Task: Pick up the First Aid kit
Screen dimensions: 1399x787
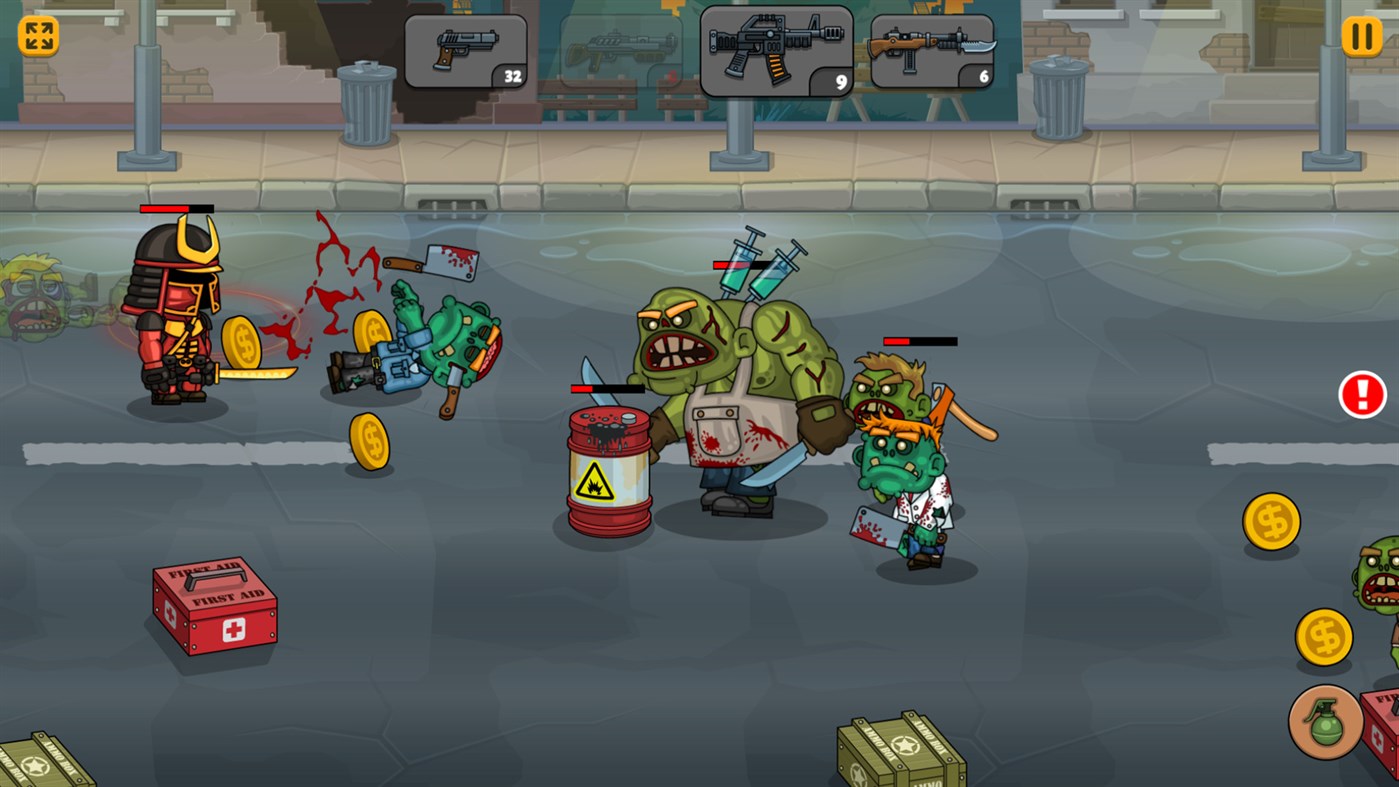Action: [x=214, y=609]
